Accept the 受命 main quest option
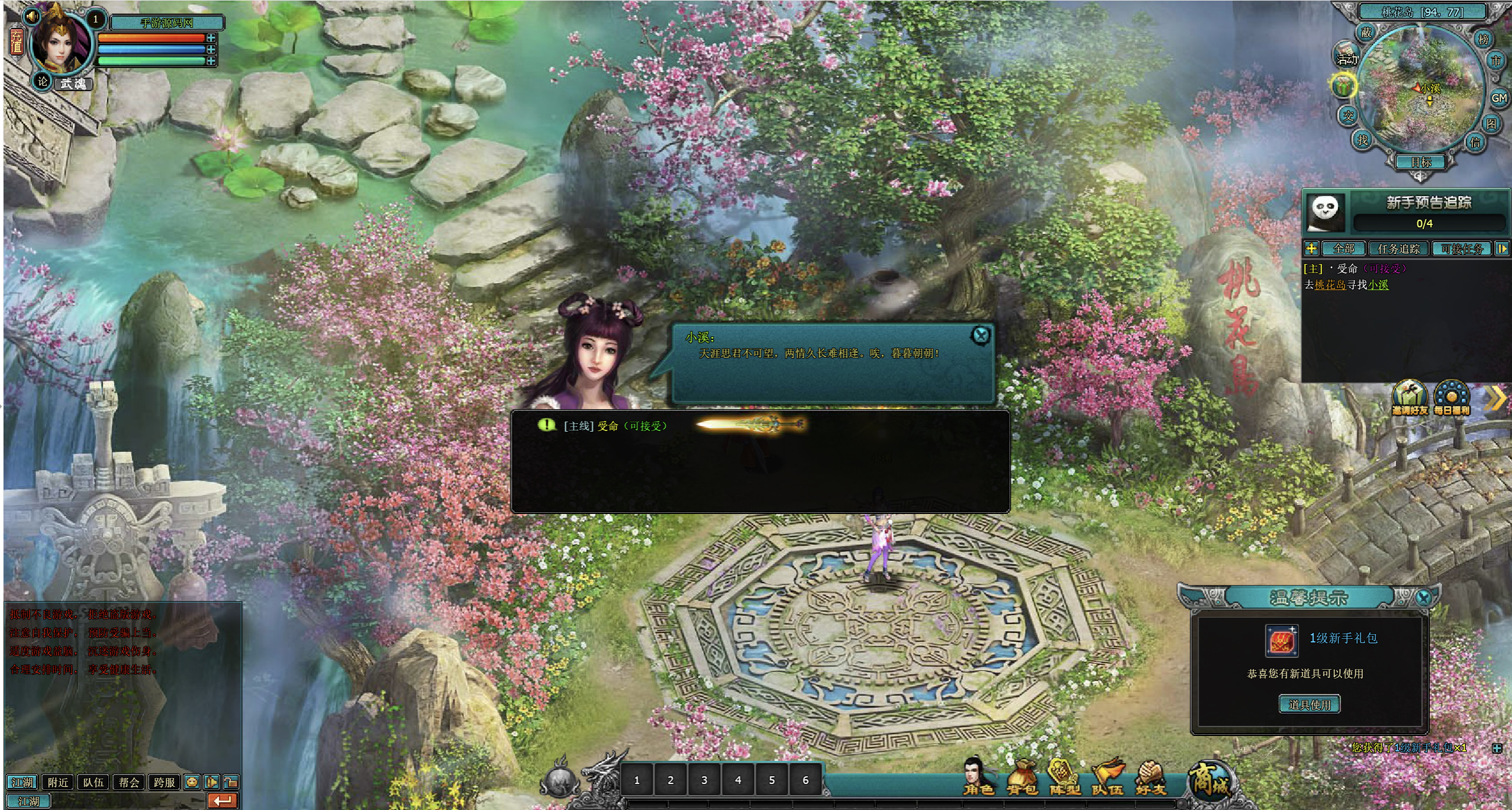 (615, 426)
